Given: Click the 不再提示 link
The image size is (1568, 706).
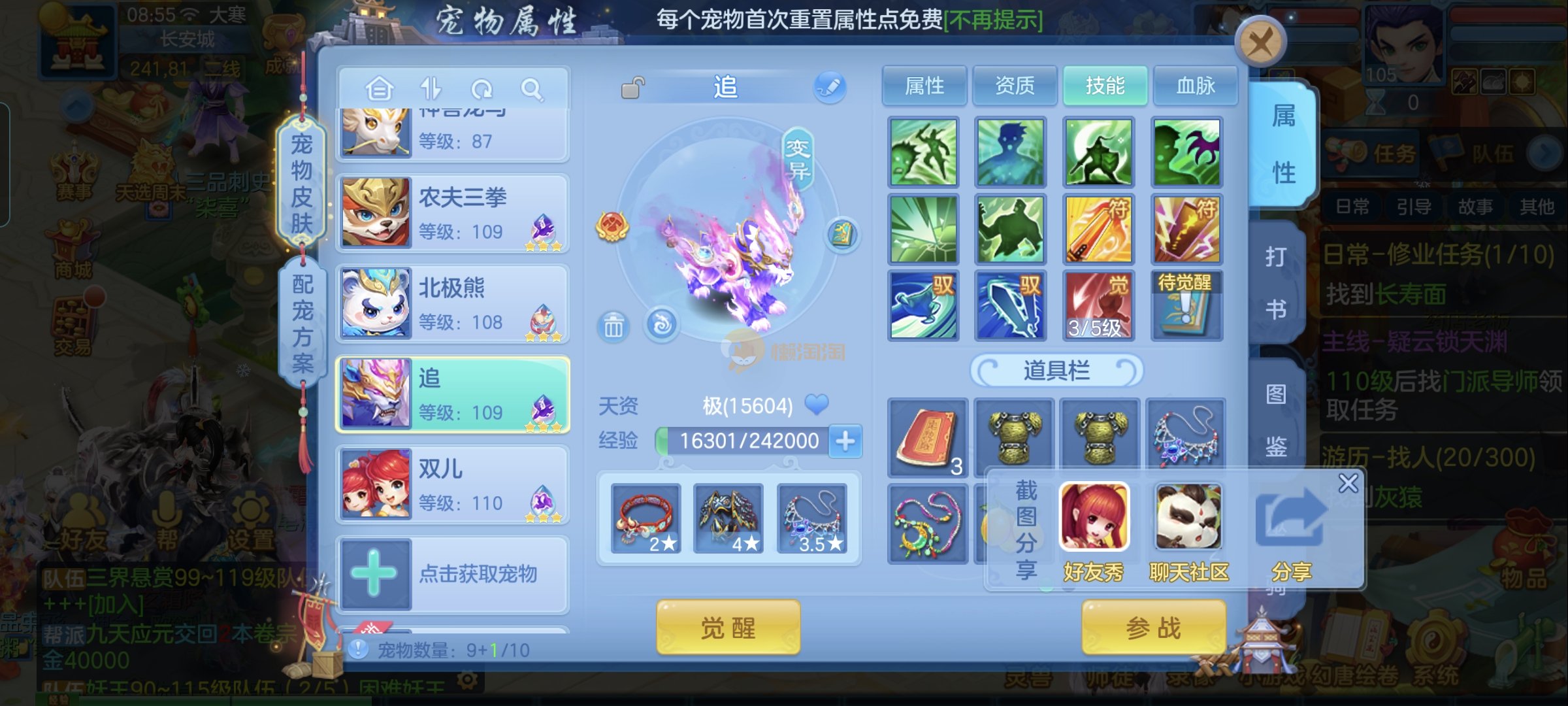Looking at the screenshot, I should [x=993, y=20].
